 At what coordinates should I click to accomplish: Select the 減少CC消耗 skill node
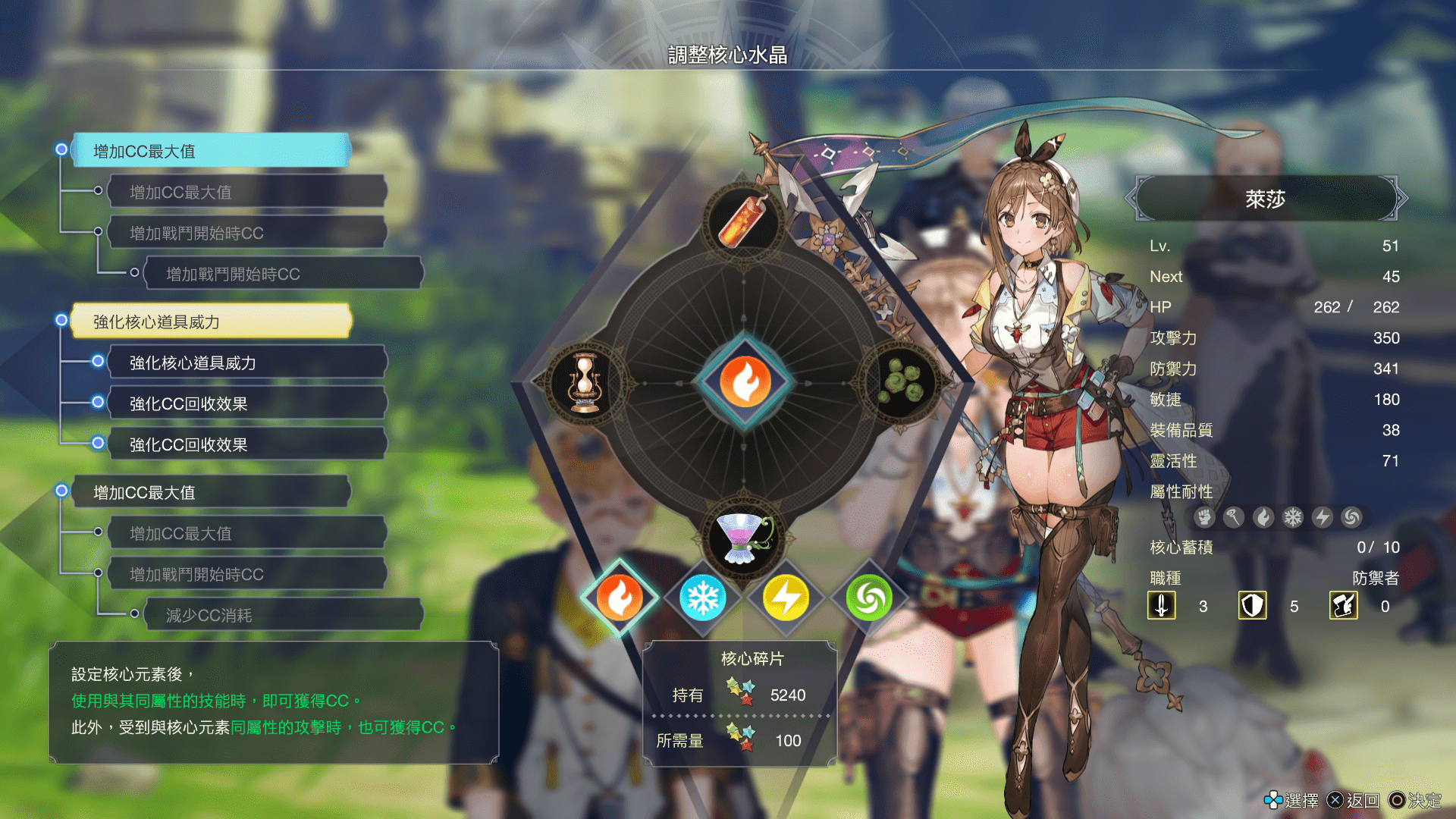coord(282,615)
